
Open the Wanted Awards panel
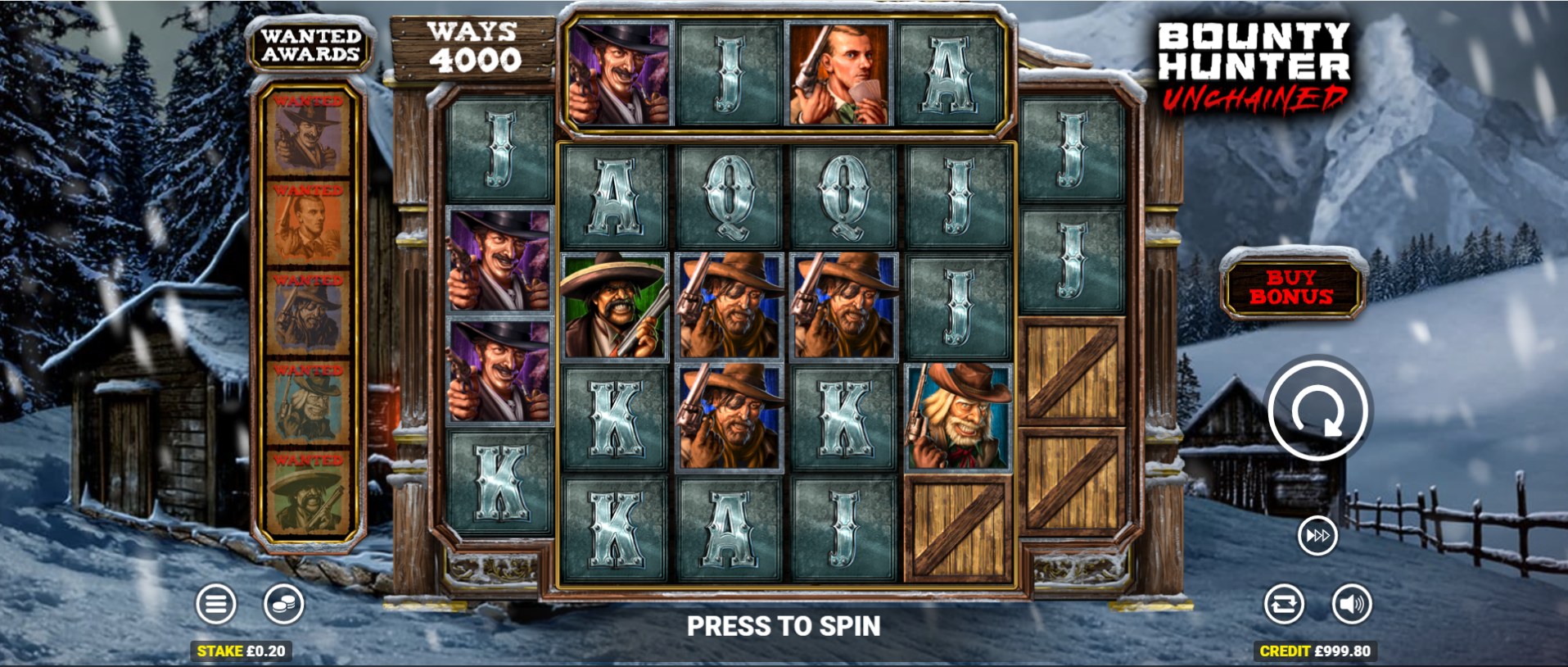click(x=310, y=46)
